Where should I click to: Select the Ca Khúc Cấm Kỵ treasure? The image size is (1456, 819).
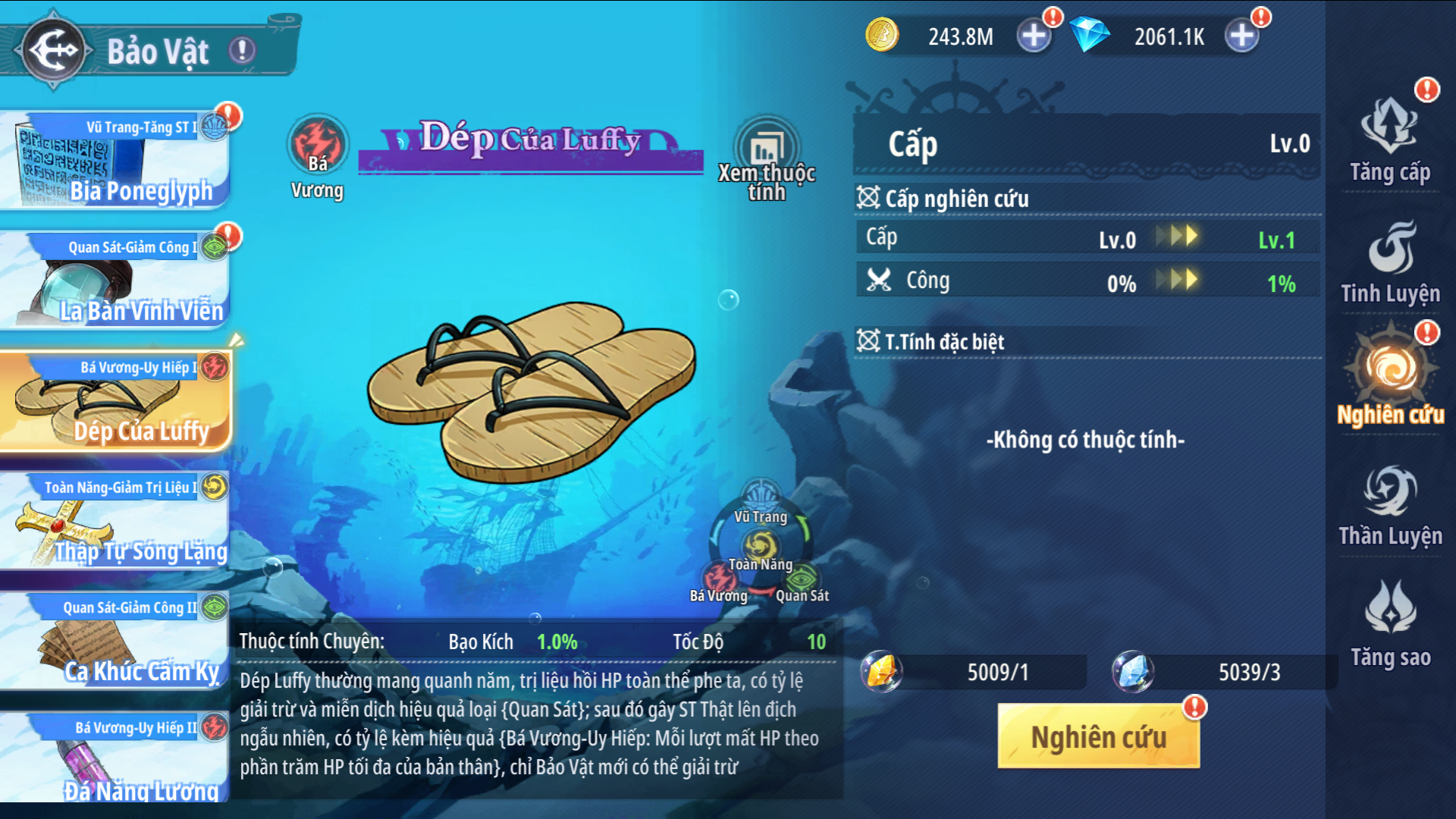pyautogui.click(x=114, y=642)
